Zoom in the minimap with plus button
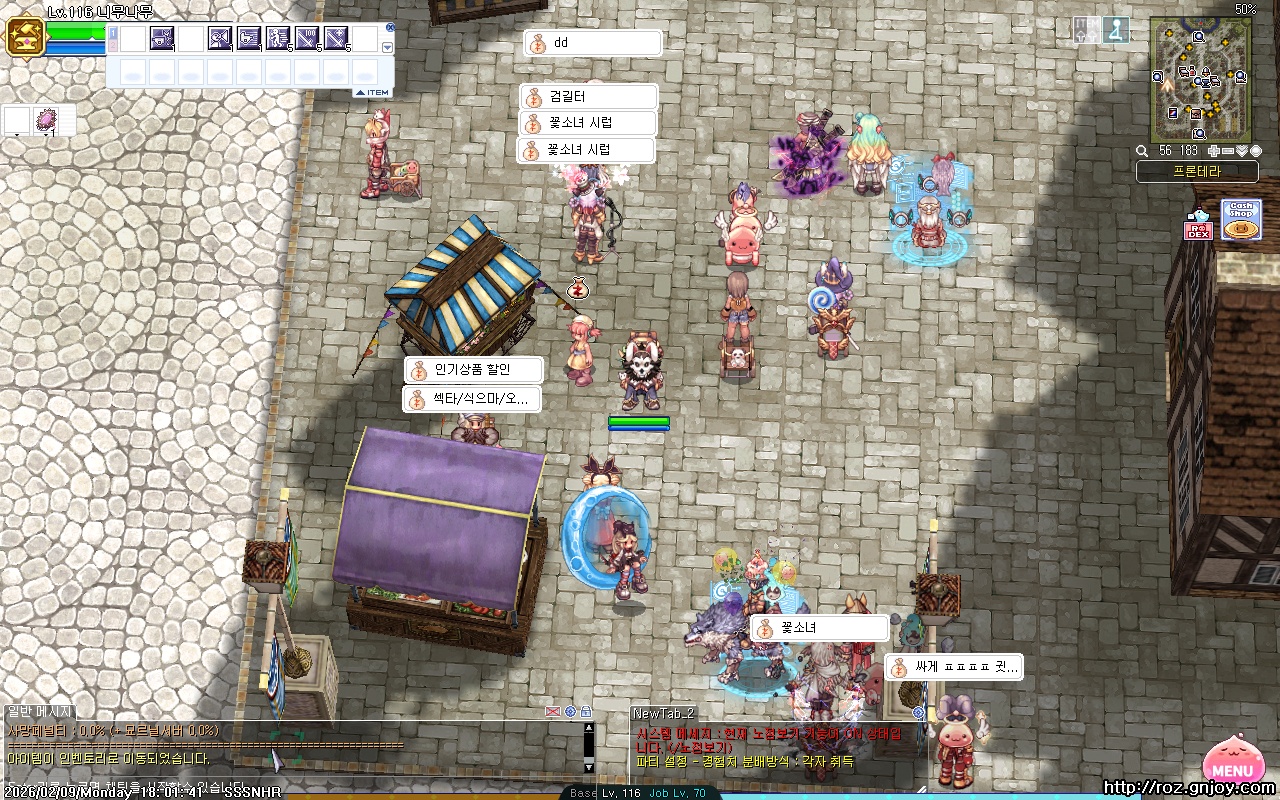 1214,151
